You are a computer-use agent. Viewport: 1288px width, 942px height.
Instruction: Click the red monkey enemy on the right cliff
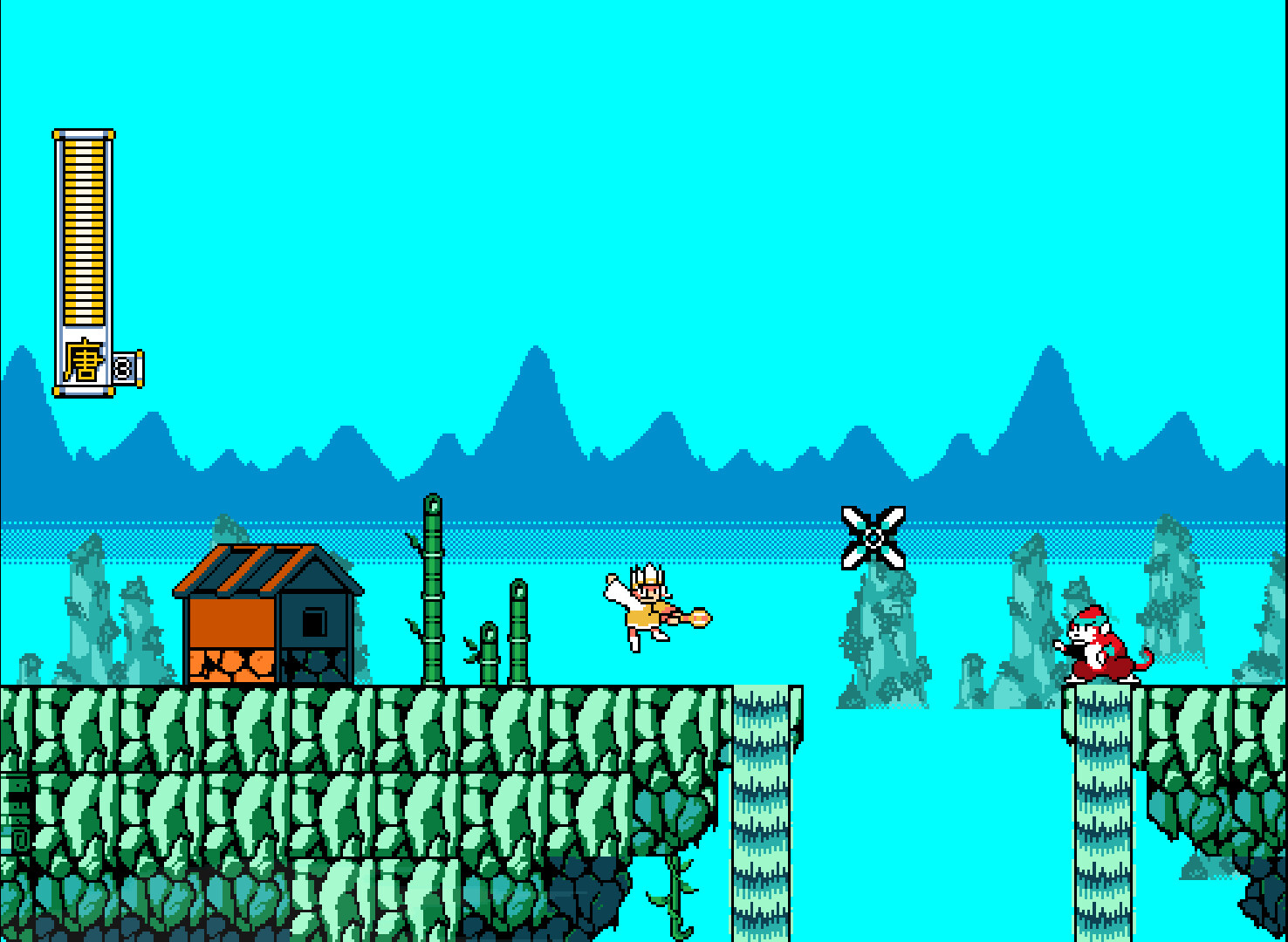(1095, 650)
